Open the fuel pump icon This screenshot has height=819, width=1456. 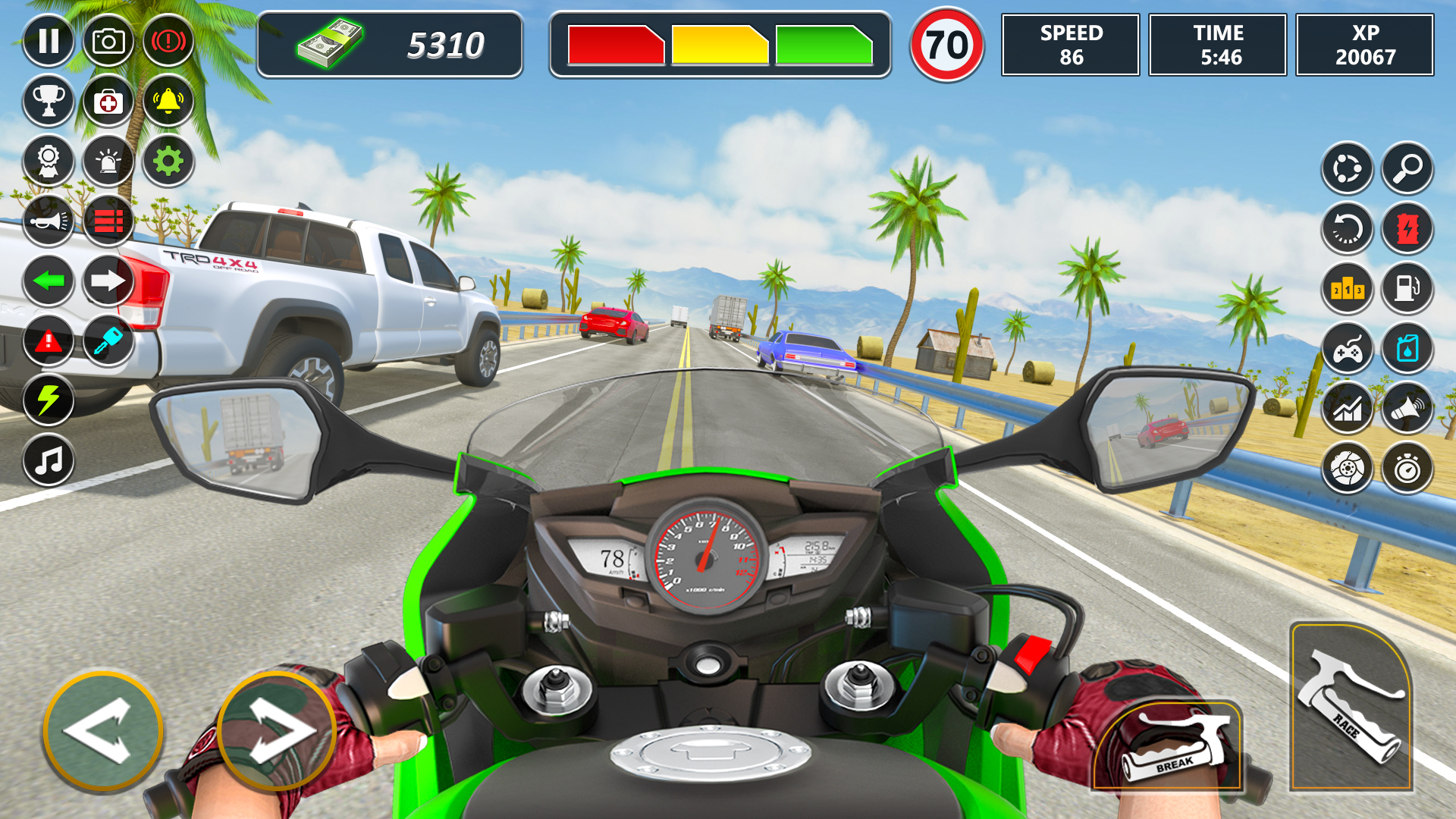tap(1407, 288)
